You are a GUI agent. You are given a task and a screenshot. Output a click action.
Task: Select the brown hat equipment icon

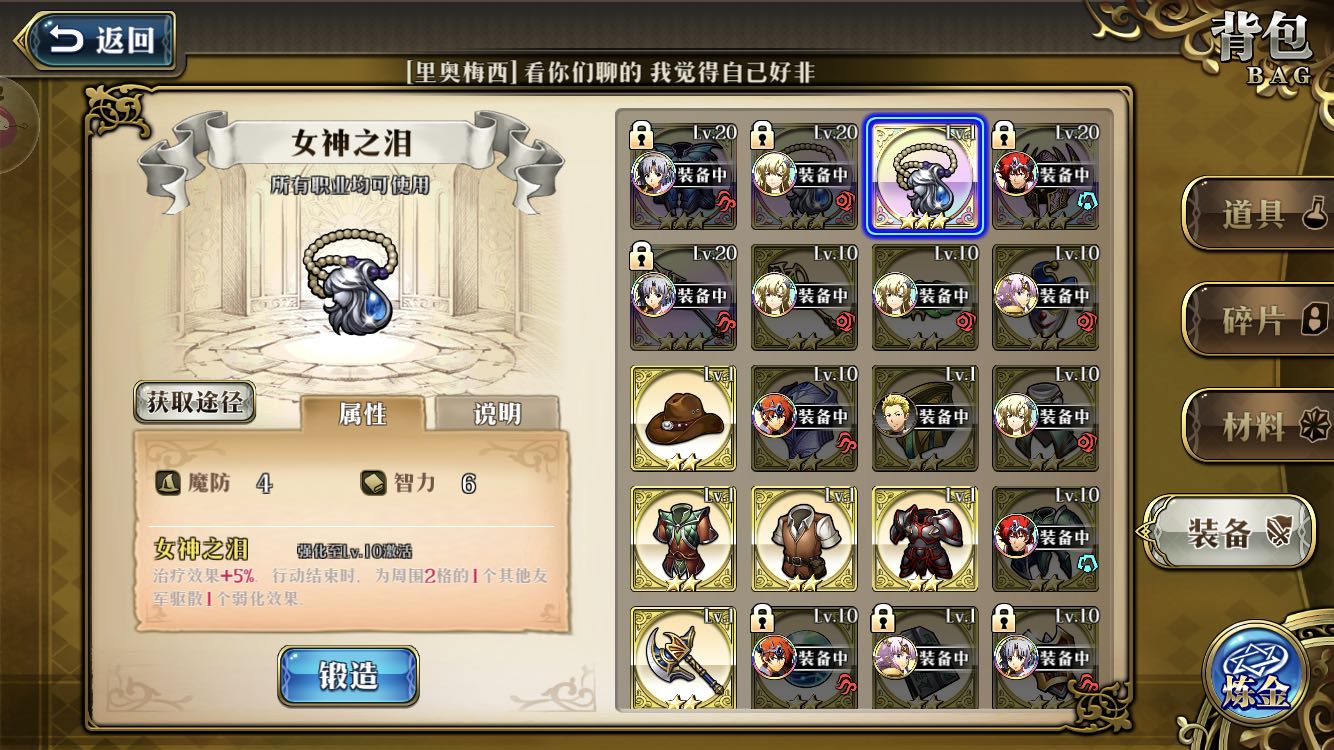(x=683, y=418)
